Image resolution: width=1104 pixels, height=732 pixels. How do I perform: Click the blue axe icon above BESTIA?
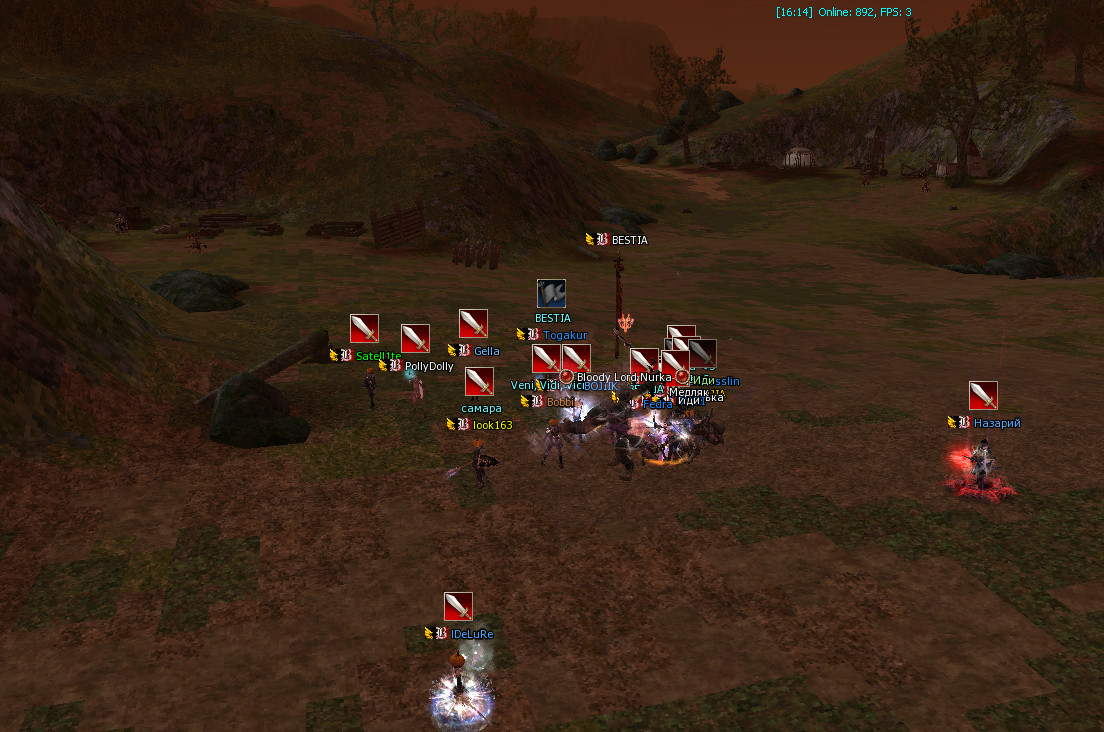click(551, 294)
